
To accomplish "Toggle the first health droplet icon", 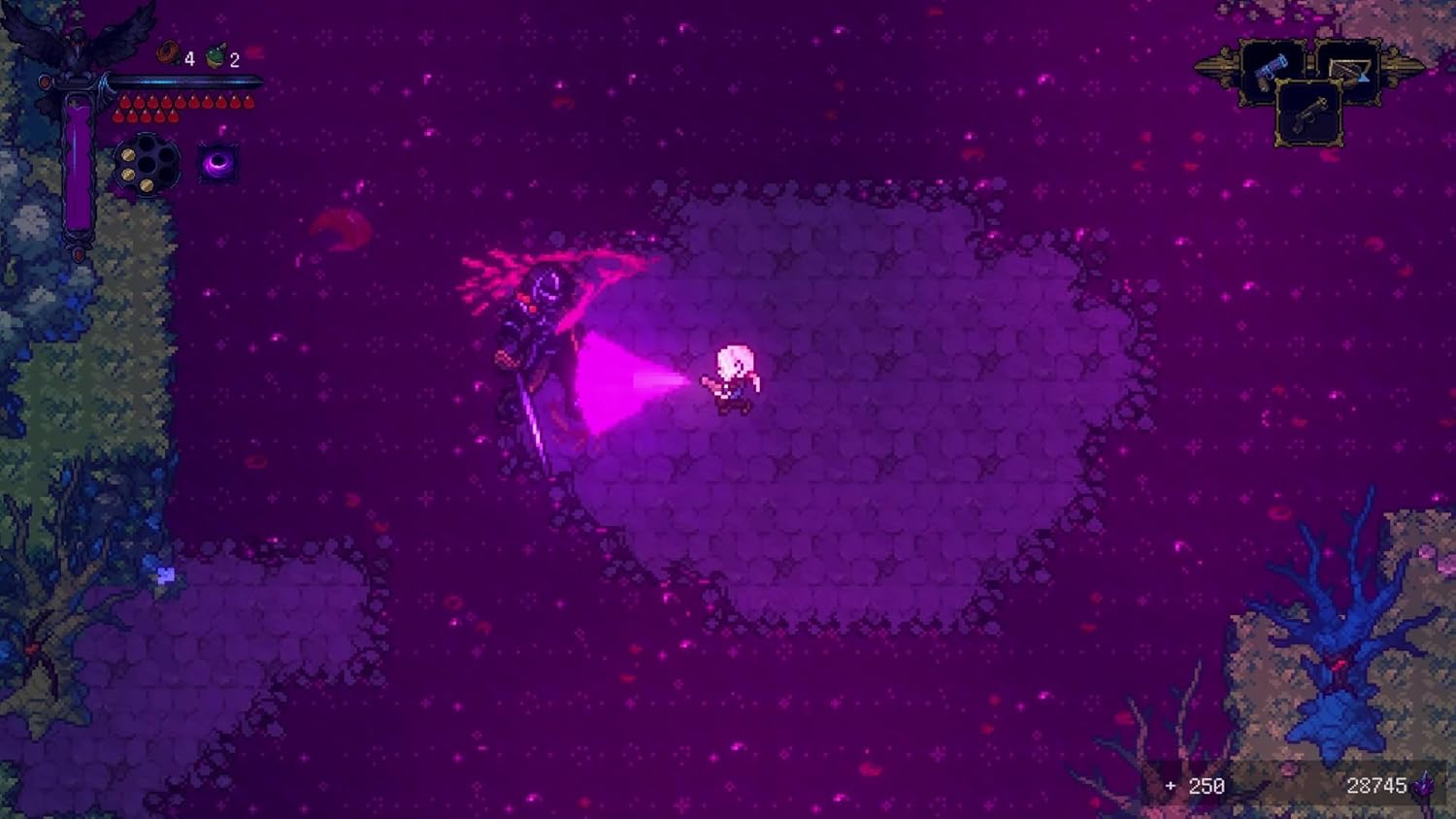I will pyautogui.click(x=125, y=101).
